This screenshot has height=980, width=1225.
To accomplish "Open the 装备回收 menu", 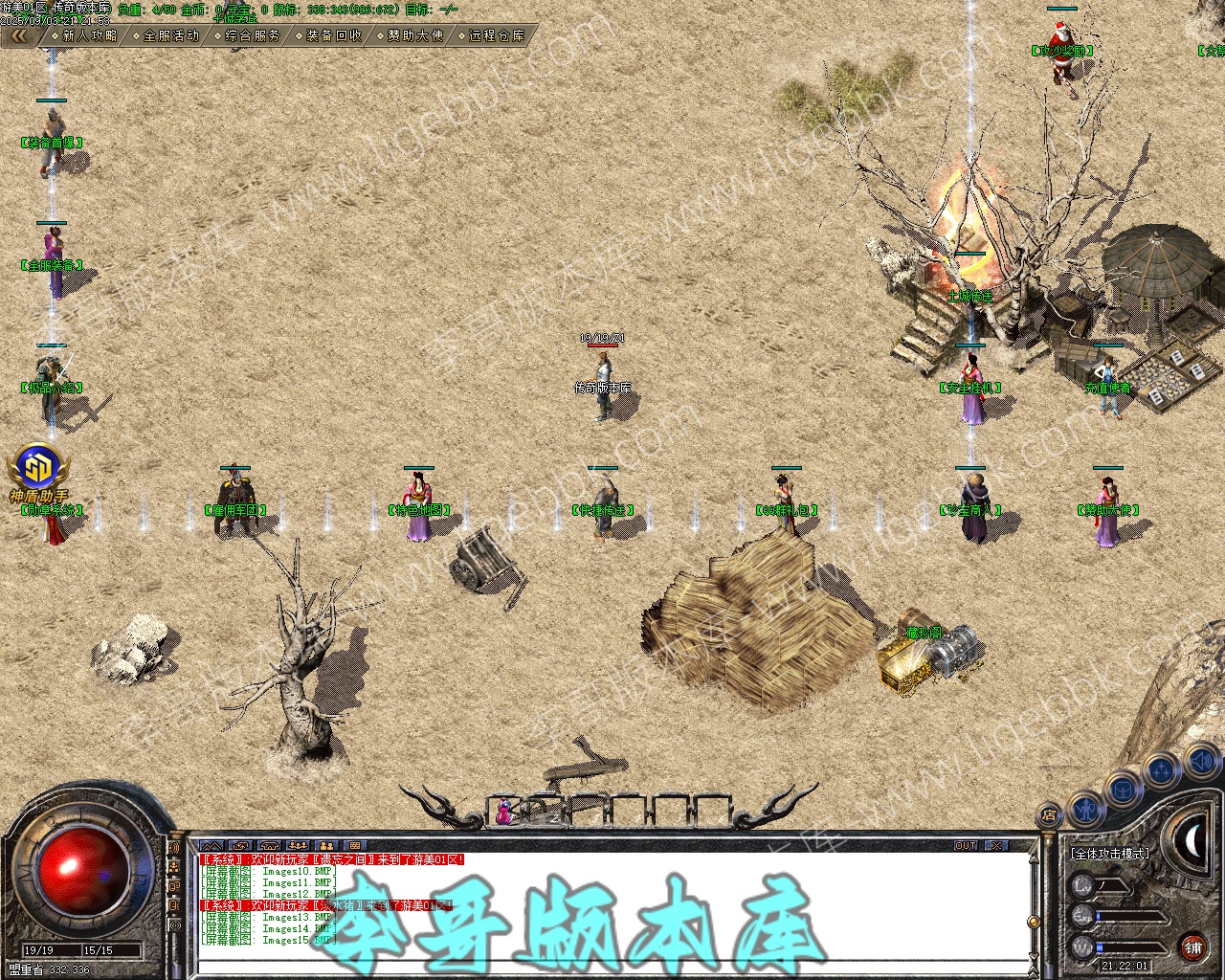I will point(332,35).
